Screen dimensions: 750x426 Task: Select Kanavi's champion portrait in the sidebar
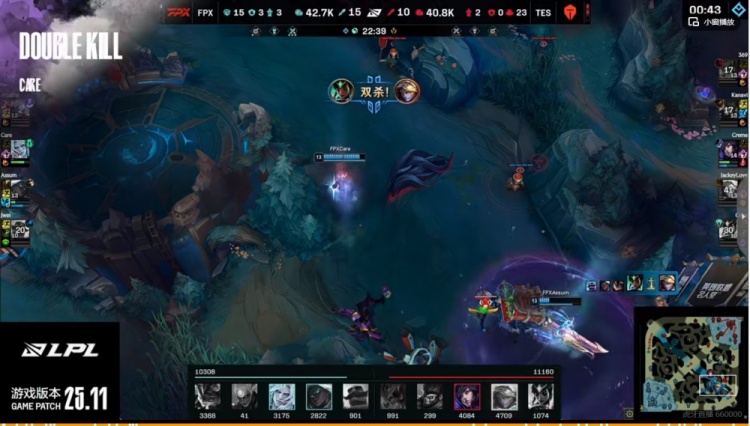(x=729, y=111)
